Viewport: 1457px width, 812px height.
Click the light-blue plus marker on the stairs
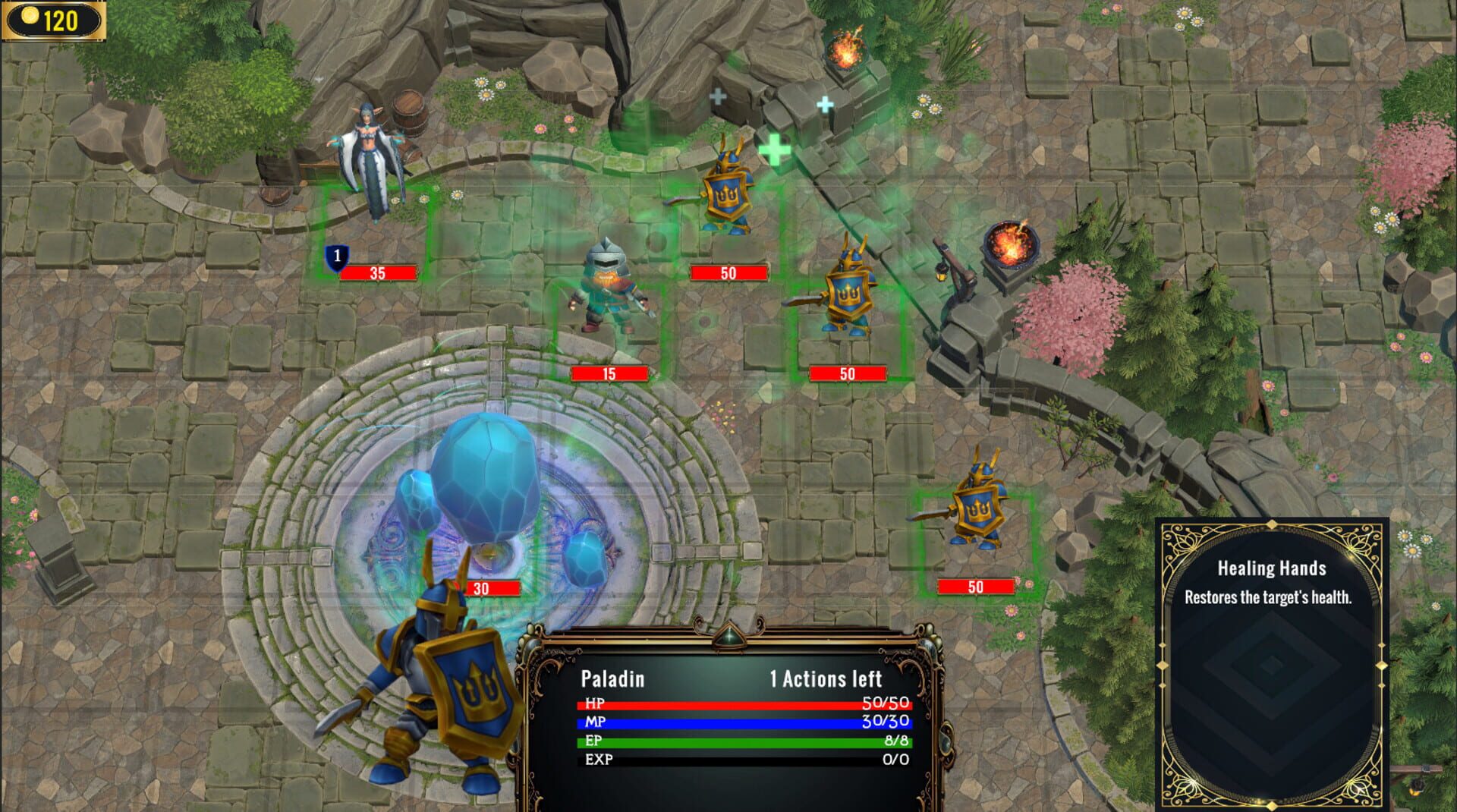825,105
